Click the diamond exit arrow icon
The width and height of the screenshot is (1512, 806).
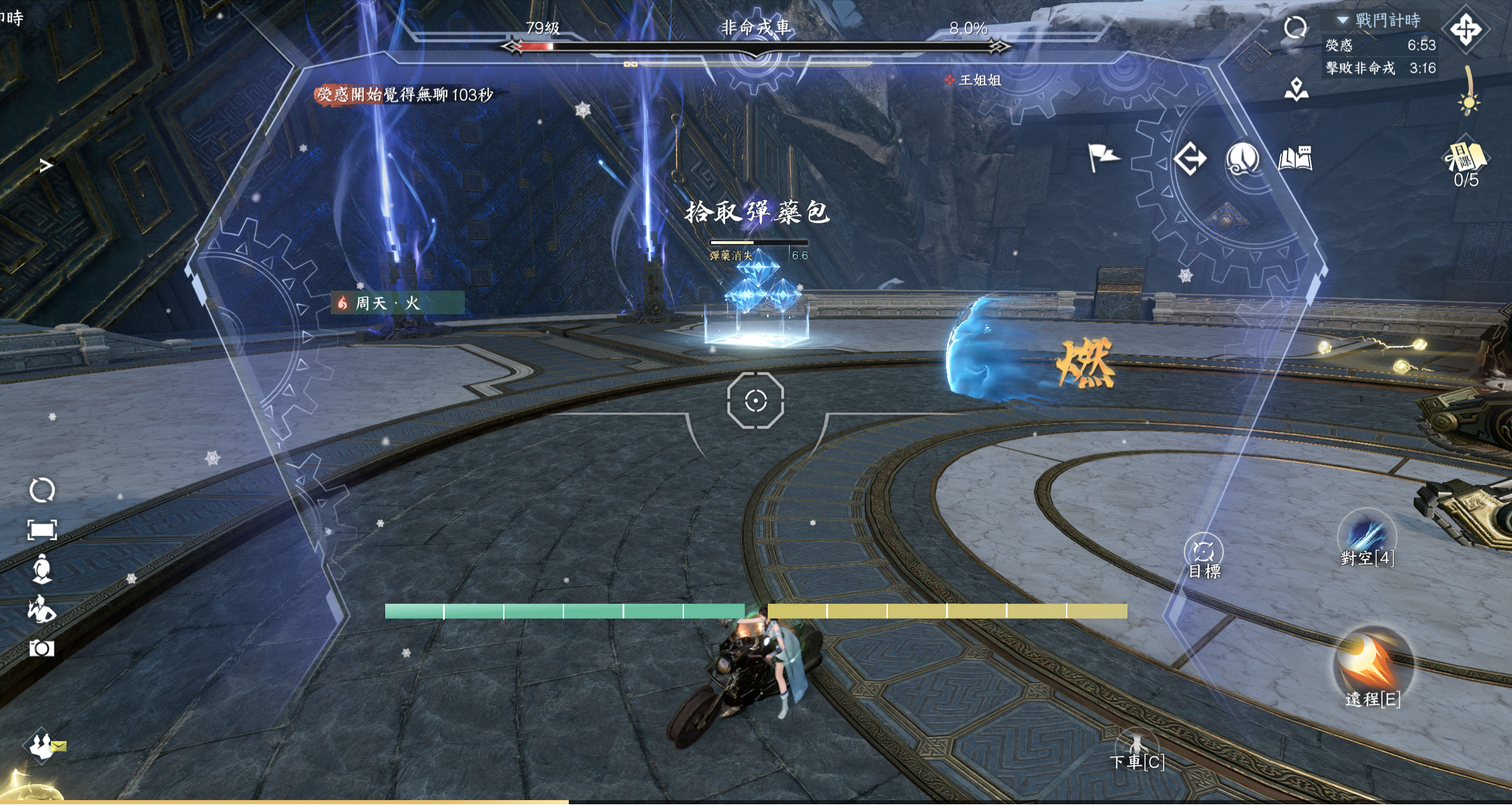coord(1190,158)
